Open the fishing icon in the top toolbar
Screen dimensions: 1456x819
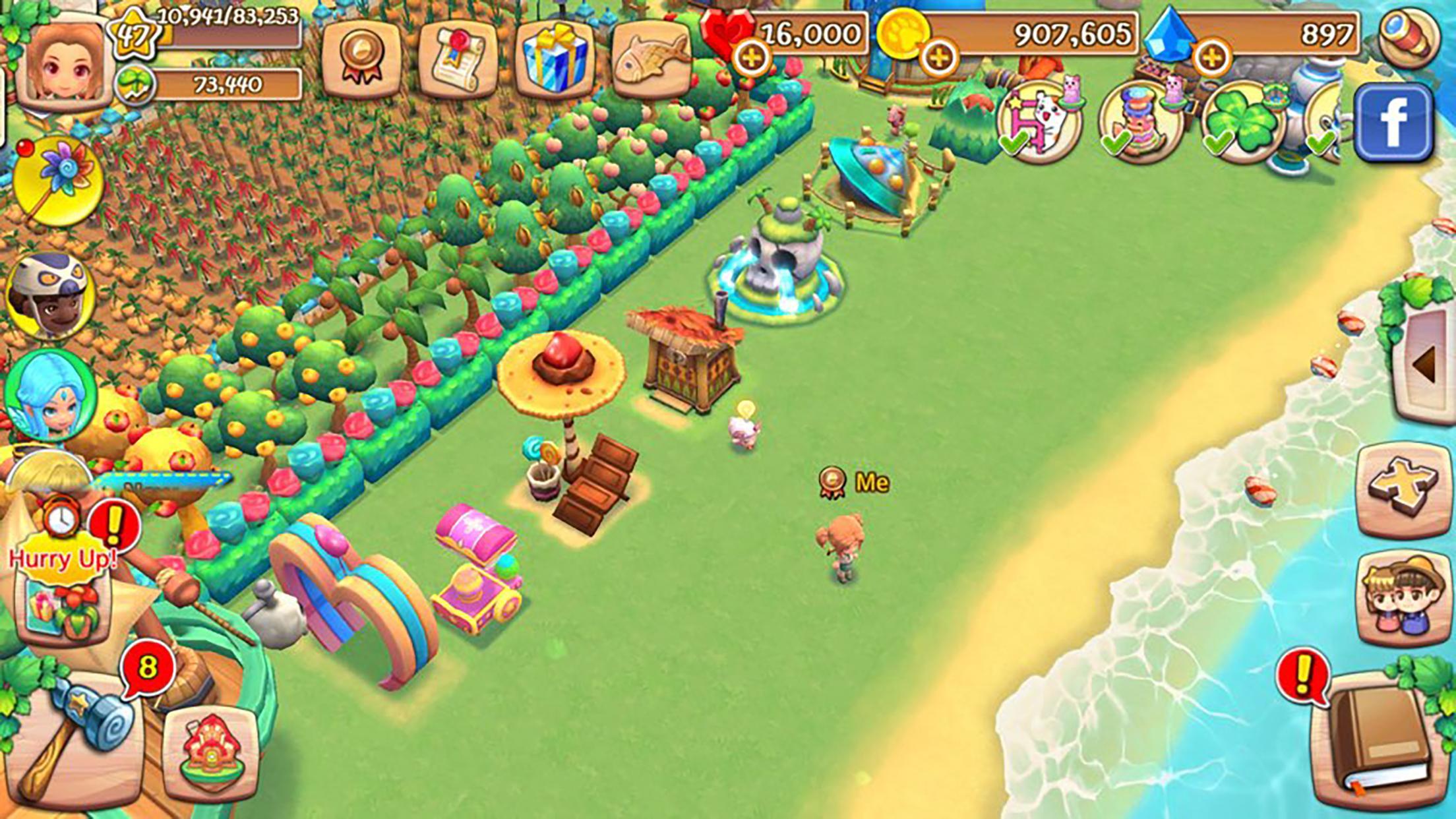click(650, 53)
